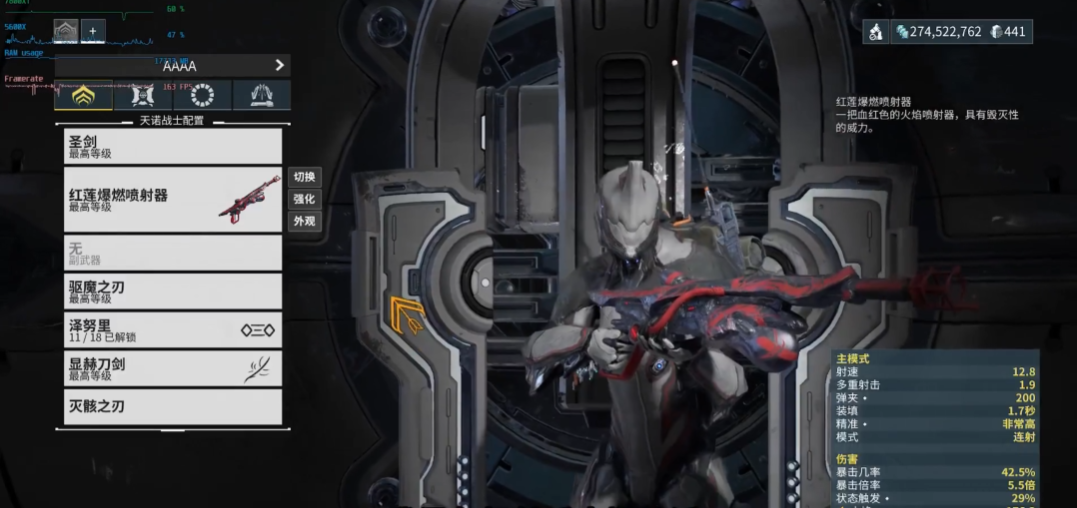Click the platinum currency counter
This screenshot has width=1077, height=508.
(1008, 32)
